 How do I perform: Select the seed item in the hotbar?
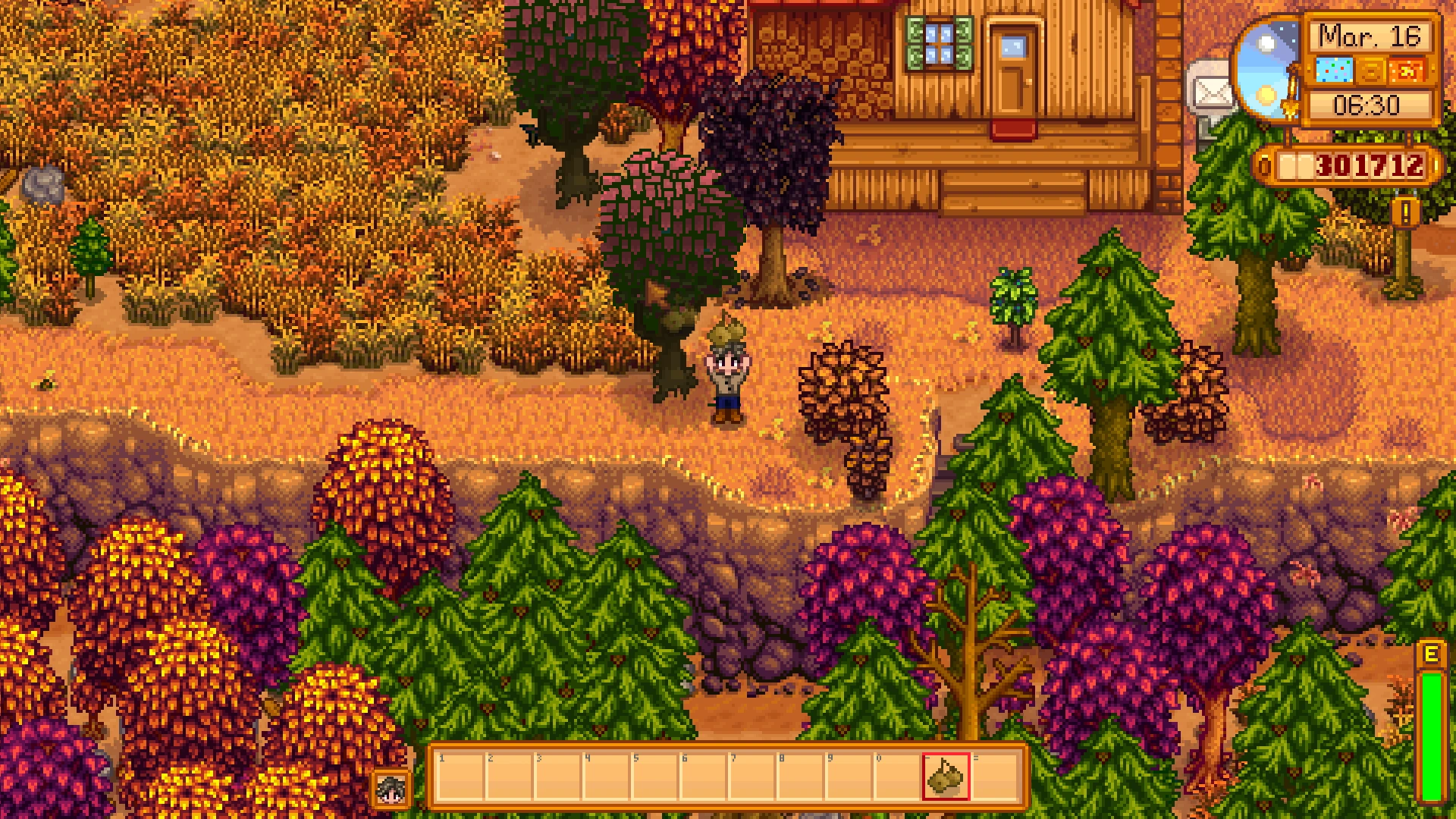(x=946, y=776)
